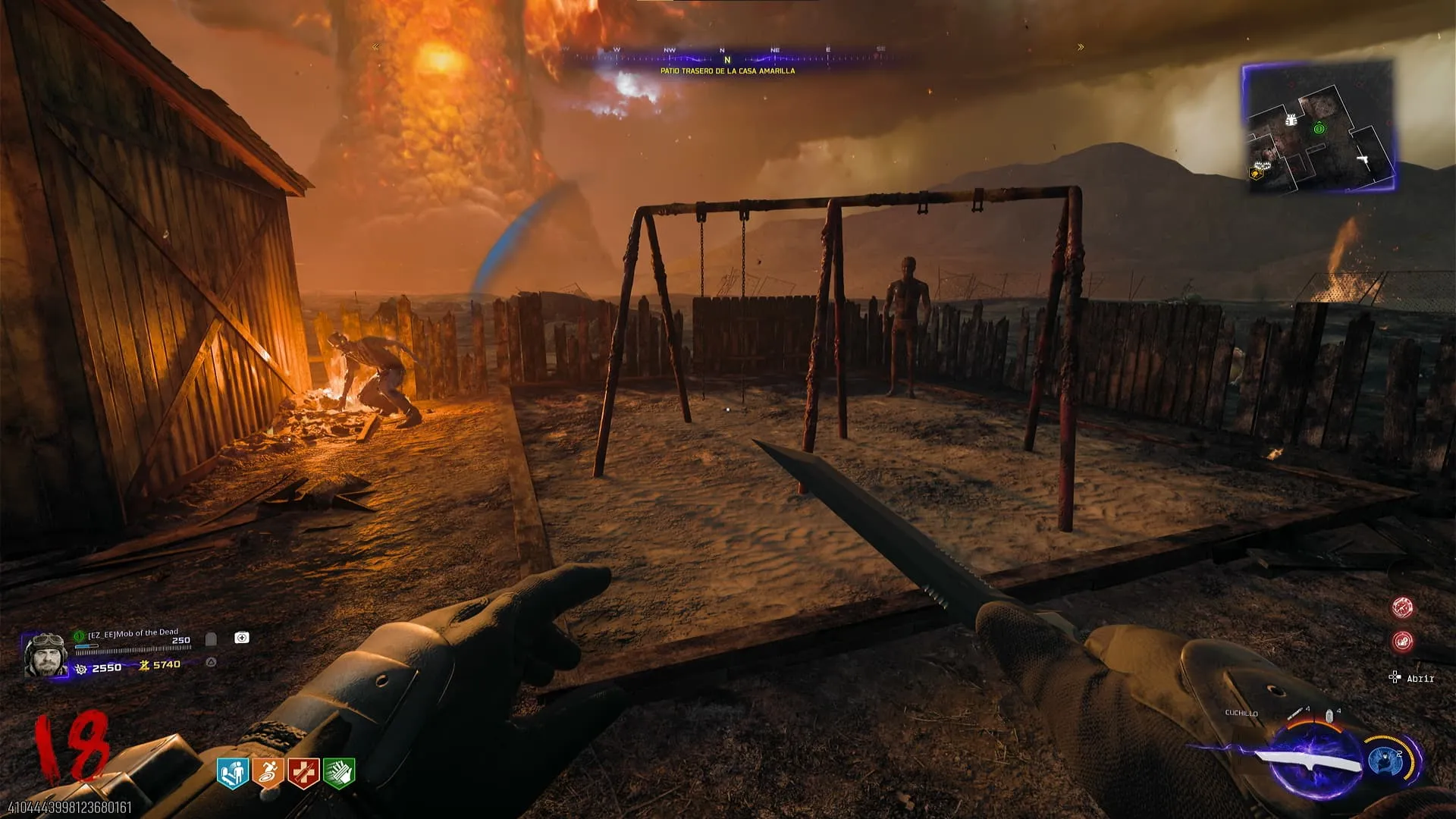1456x819 pixels.
Task: Click the goggled soldier player portrait
Action: (x=45, y=656)
